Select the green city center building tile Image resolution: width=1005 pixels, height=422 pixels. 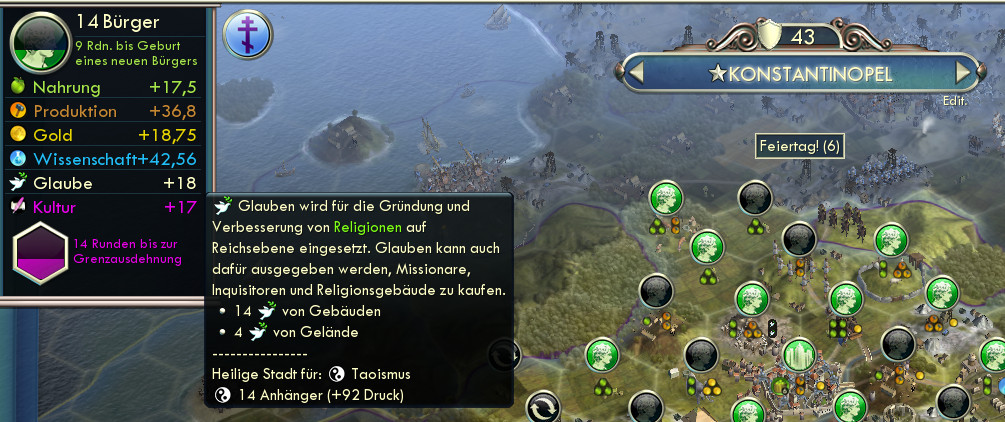click(x=799, y=357)
